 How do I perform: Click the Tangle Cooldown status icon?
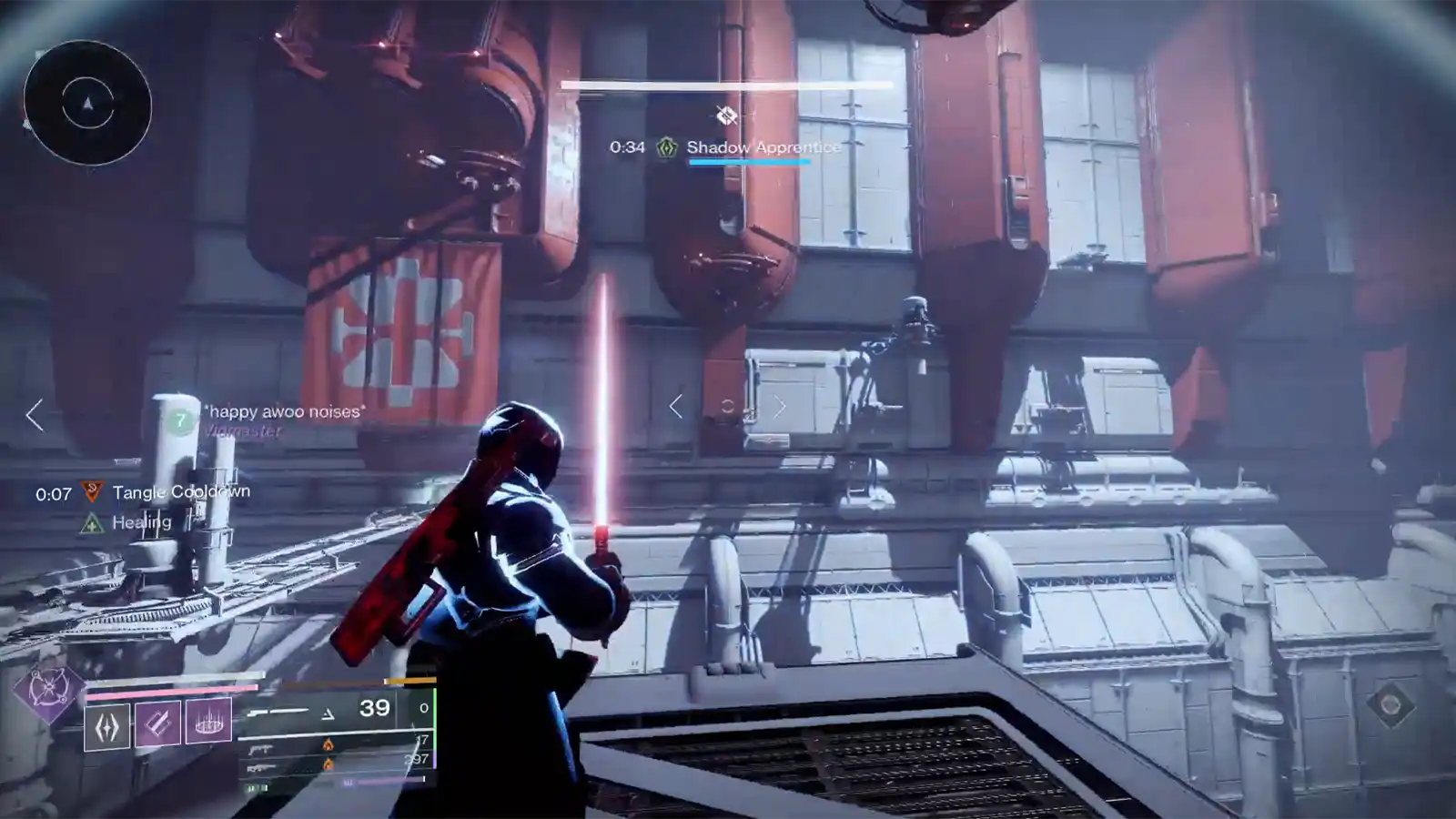[92, 493]
